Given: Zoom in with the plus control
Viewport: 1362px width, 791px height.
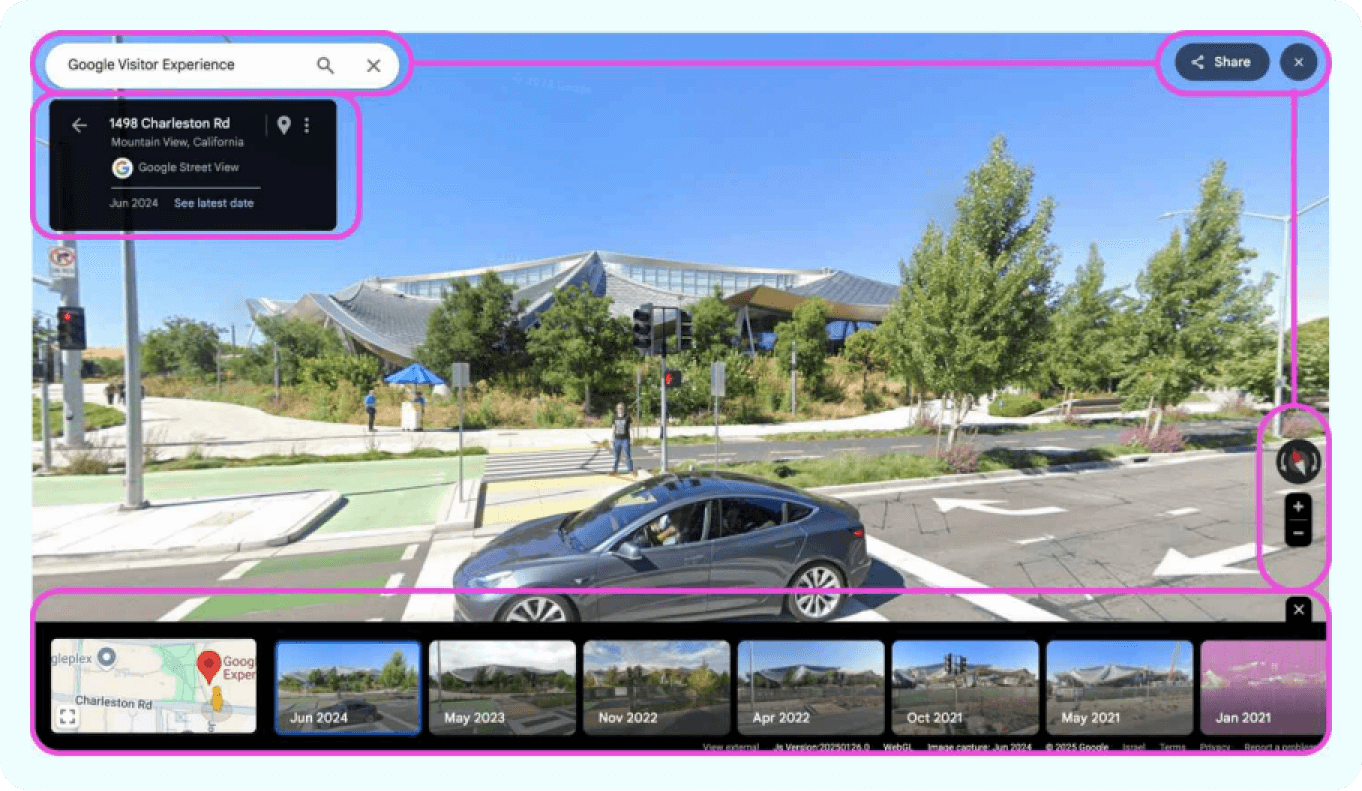Looking at the screenshot, I should pyautogui.click(x=1296, y=506).
